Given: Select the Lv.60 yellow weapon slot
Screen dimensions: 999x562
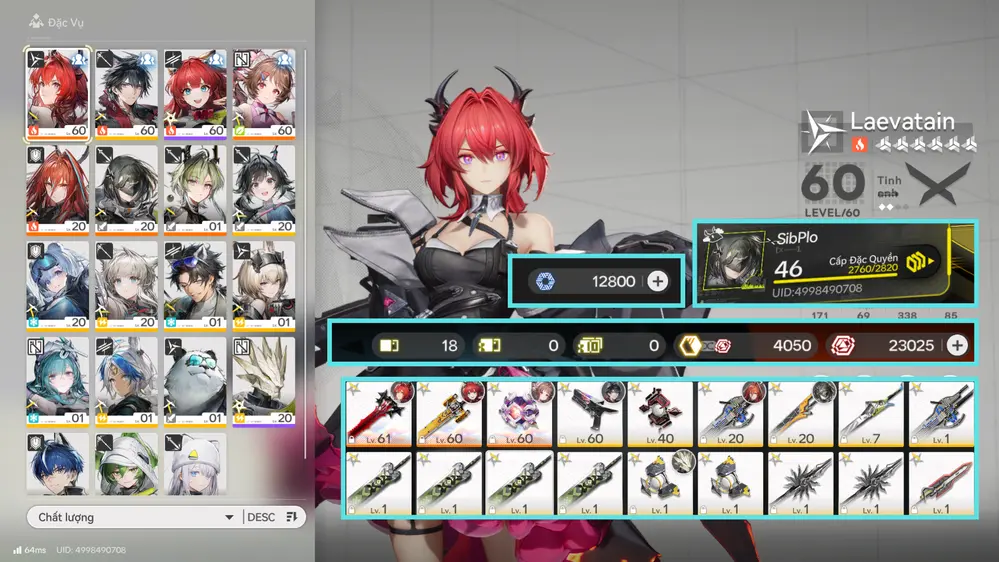Looking at the screenshot, I should [x=450, y=413].
